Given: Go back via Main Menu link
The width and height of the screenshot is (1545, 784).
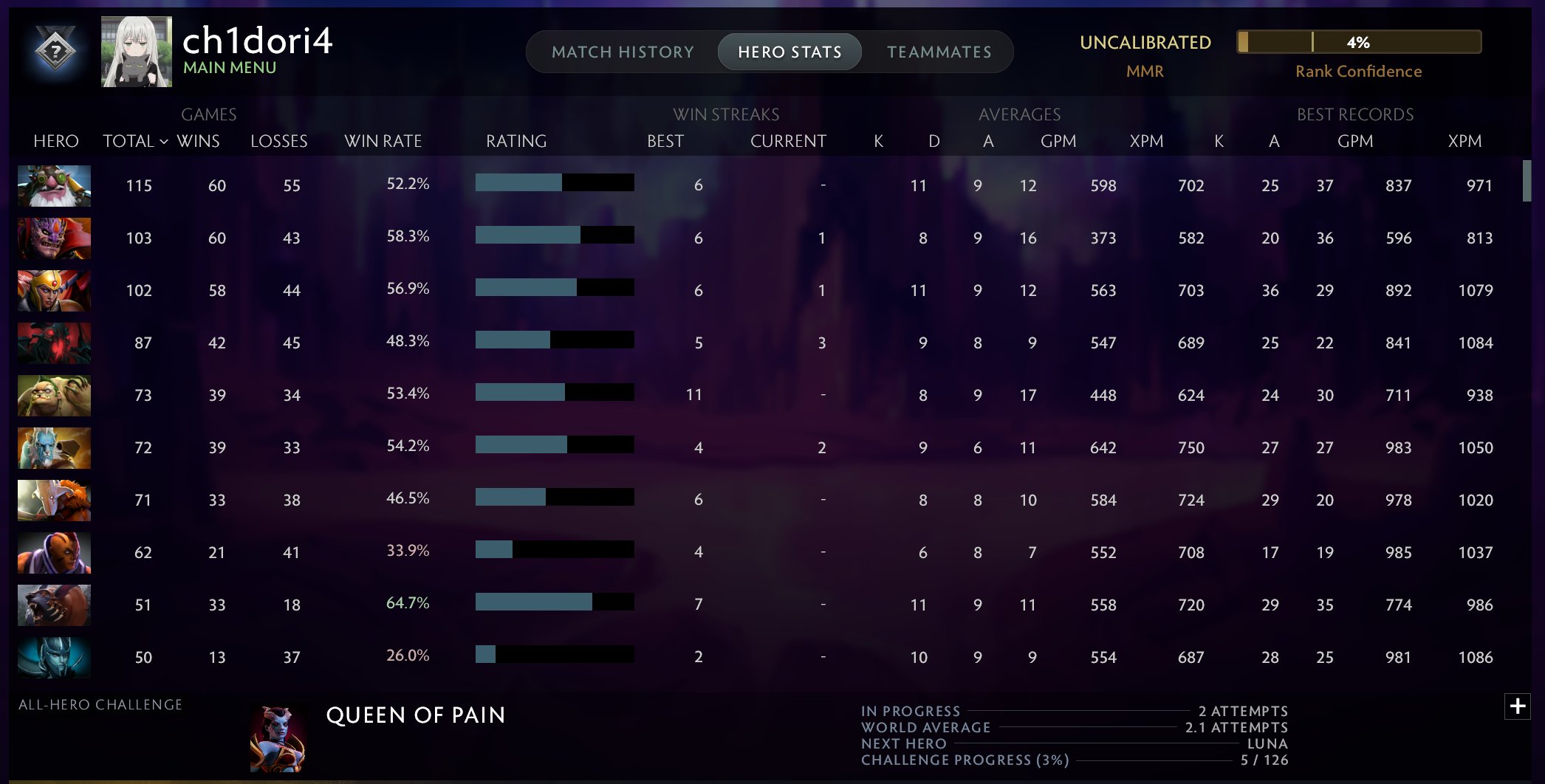Looking at the screenshot, I should (230, 69).
